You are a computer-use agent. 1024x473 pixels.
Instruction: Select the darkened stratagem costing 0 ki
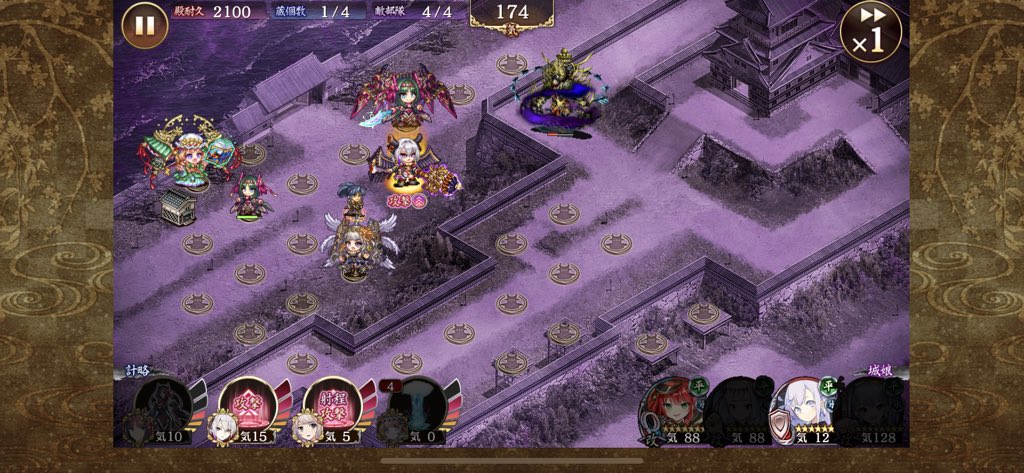point(417,407)
